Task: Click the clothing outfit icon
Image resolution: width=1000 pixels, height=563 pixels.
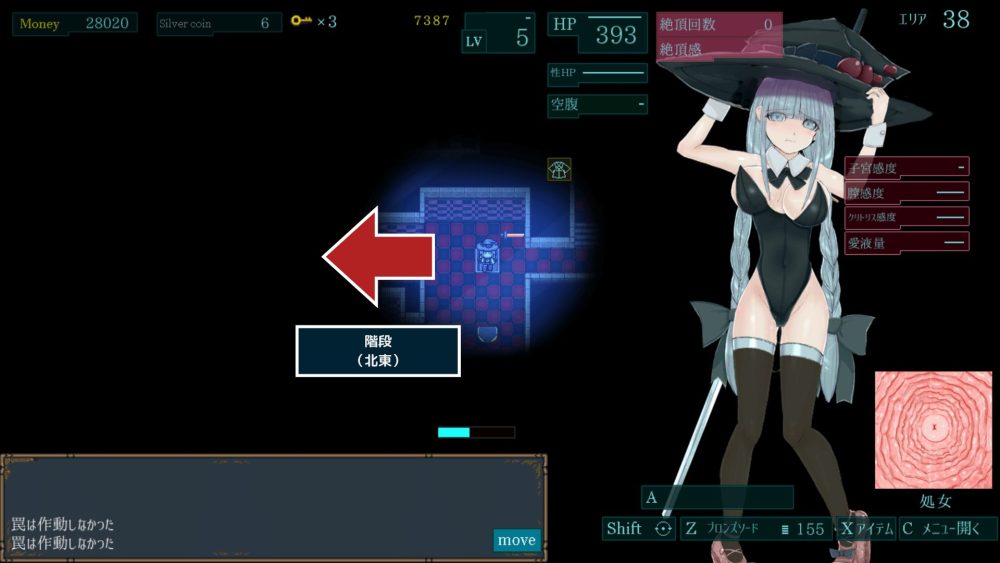Action: pyautogui.click(x=559, y=169)
